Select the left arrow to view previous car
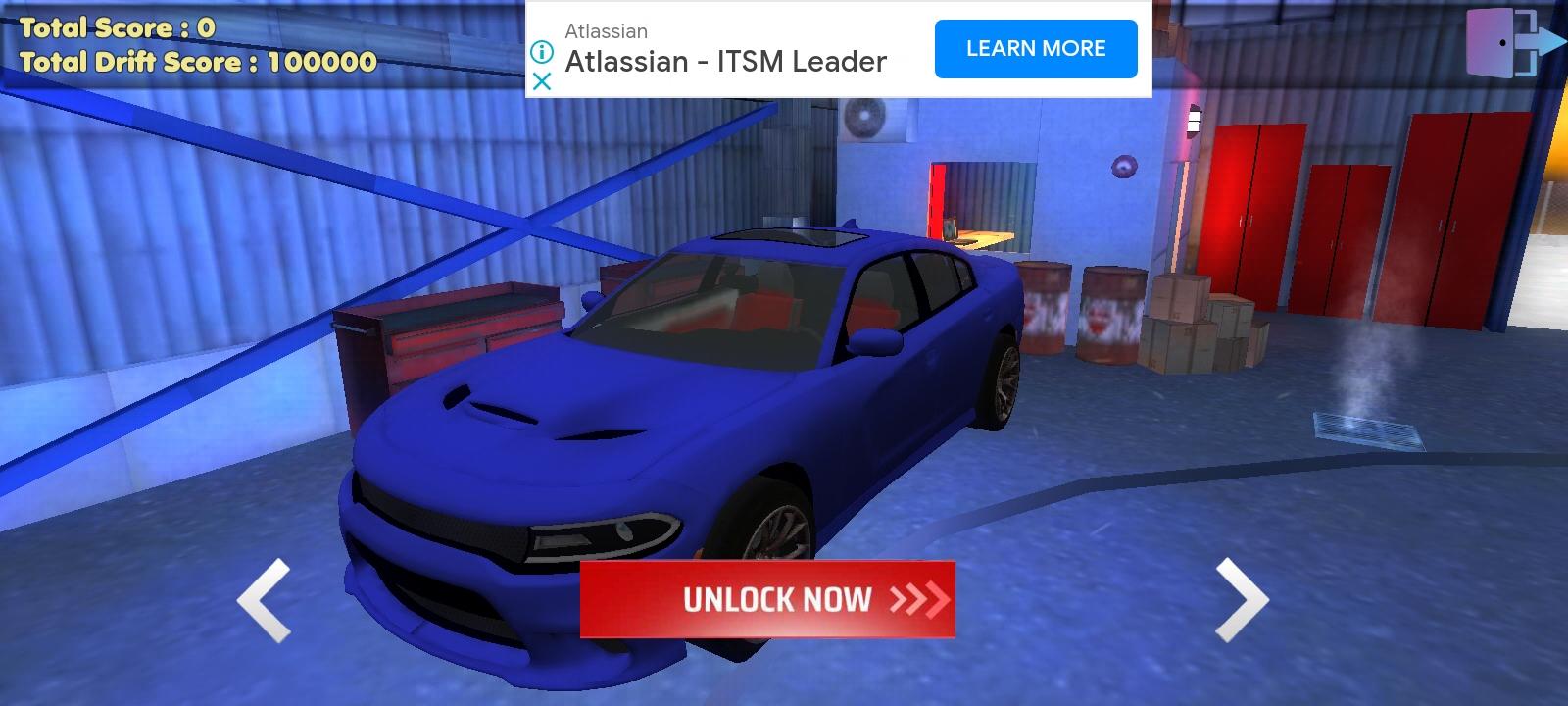This screenshot has height=706, width=1568. click(264, 598)
